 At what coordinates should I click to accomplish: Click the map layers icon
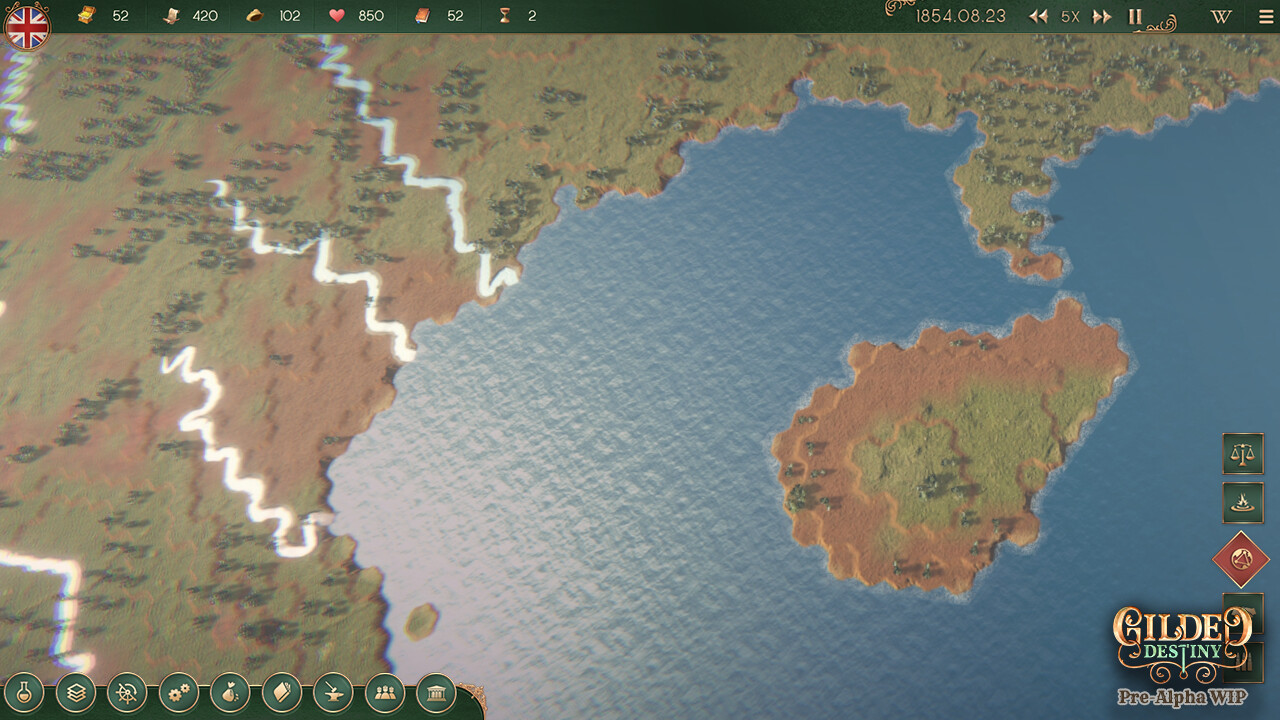(76, 692)
